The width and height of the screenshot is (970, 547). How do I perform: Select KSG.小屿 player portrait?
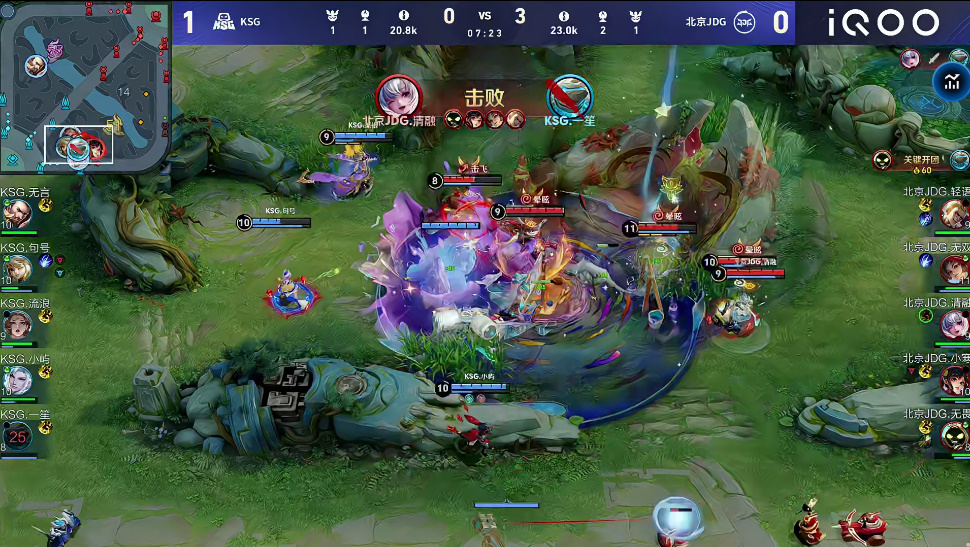17,379
